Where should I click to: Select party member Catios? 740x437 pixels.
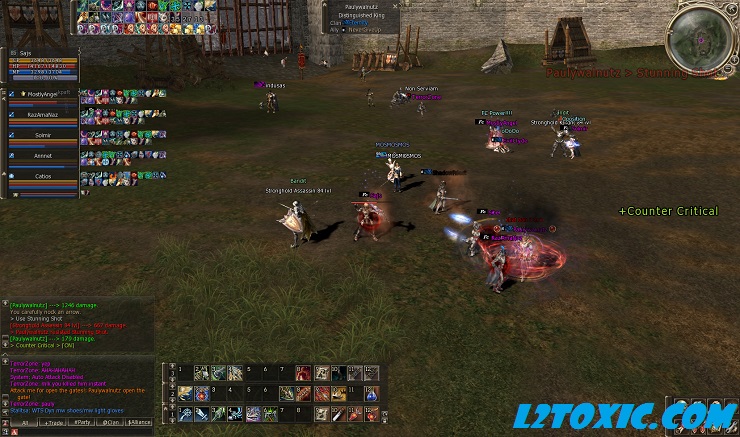43,175
